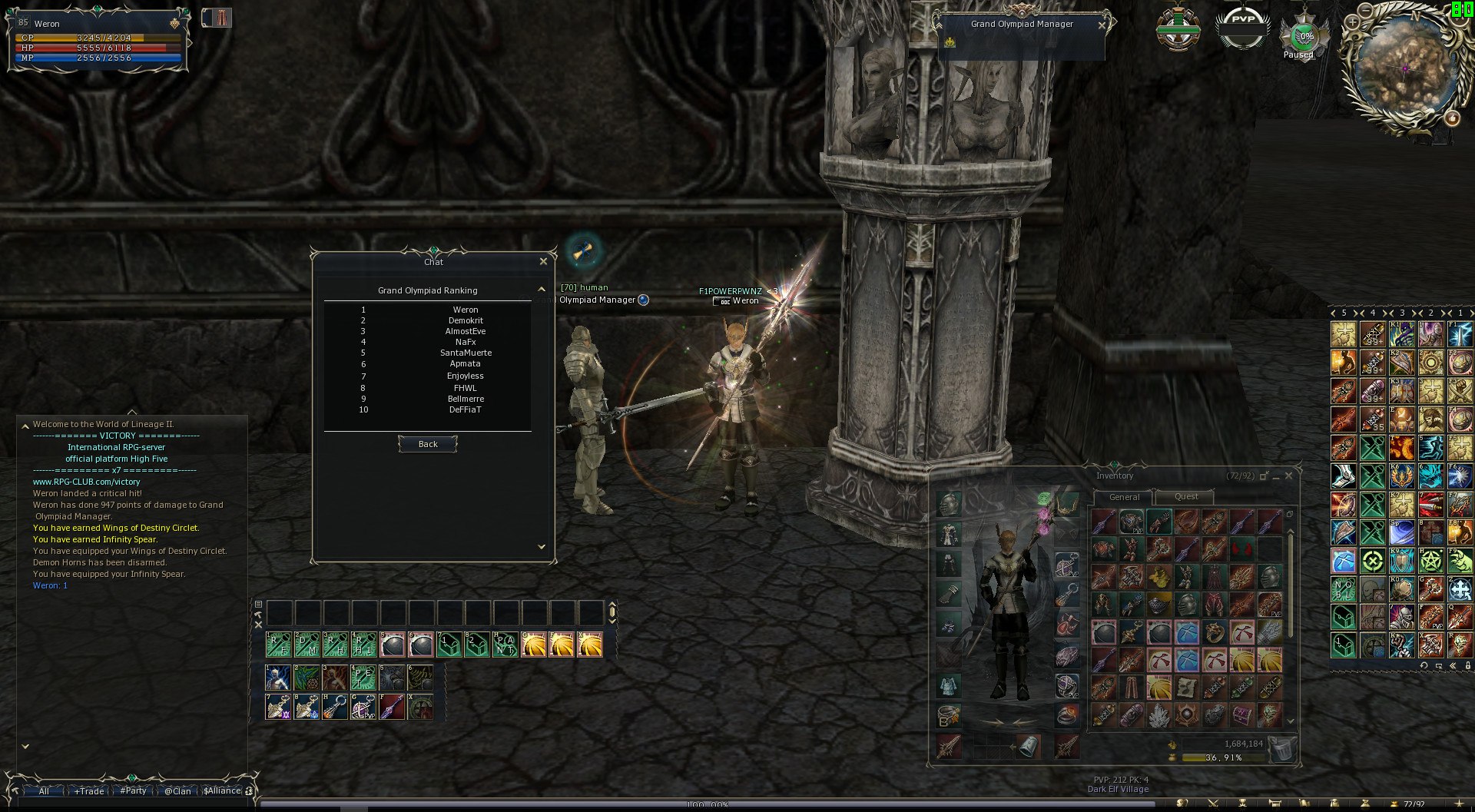
Task: Click Weron in the Olympiad ranking list
Action: (466, 310)
